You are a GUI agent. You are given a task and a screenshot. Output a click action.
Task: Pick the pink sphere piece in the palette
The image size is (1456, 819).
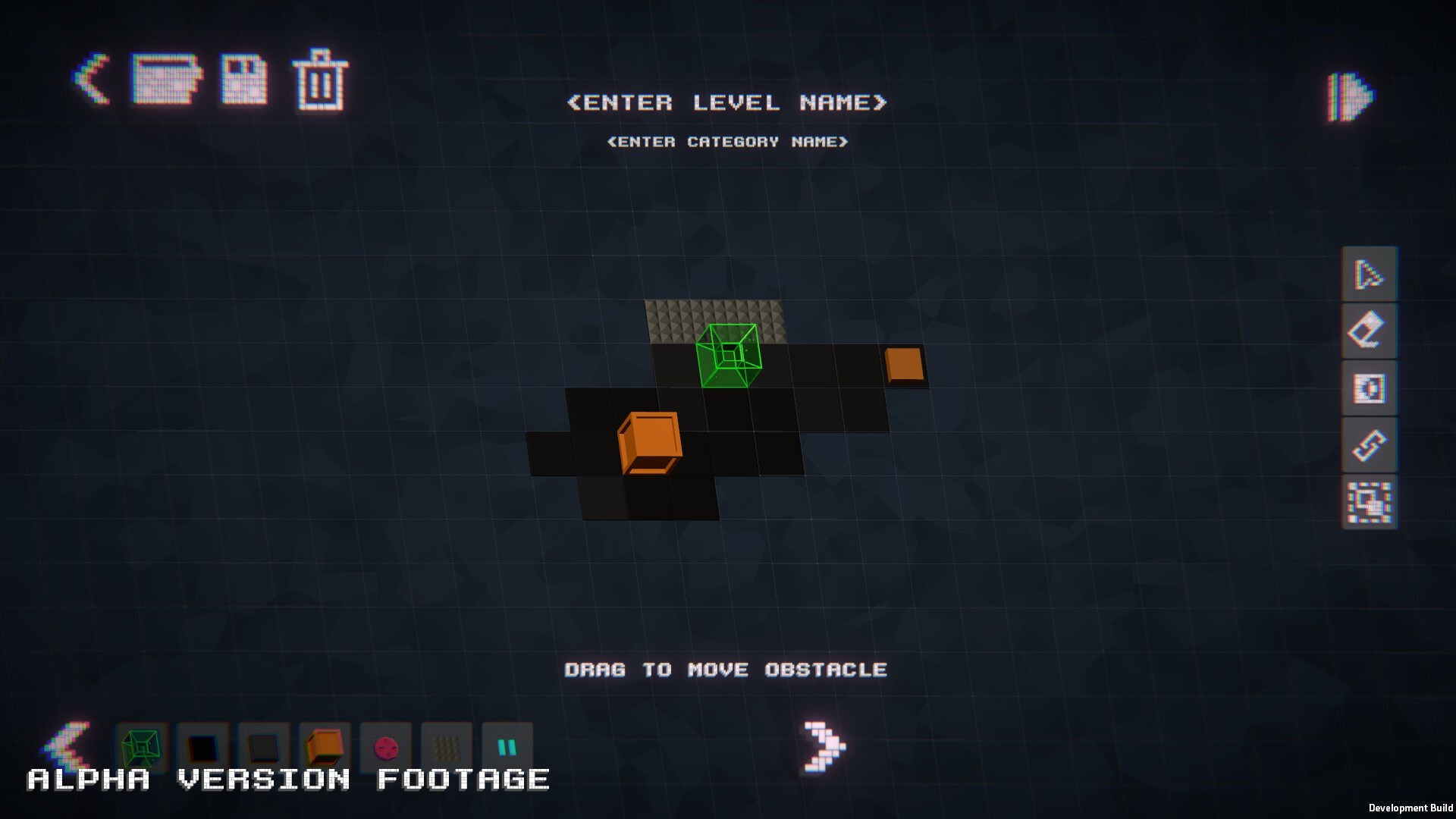[x=387, y=749]
